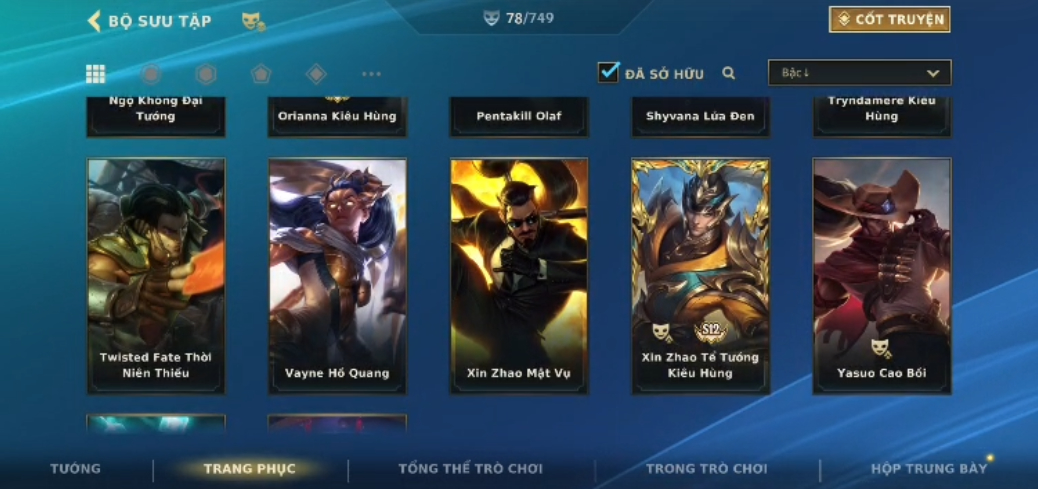This screenshot has height=489, width=1038.
Task: Click the three-dots more filters icon
Action: (371, 73)
